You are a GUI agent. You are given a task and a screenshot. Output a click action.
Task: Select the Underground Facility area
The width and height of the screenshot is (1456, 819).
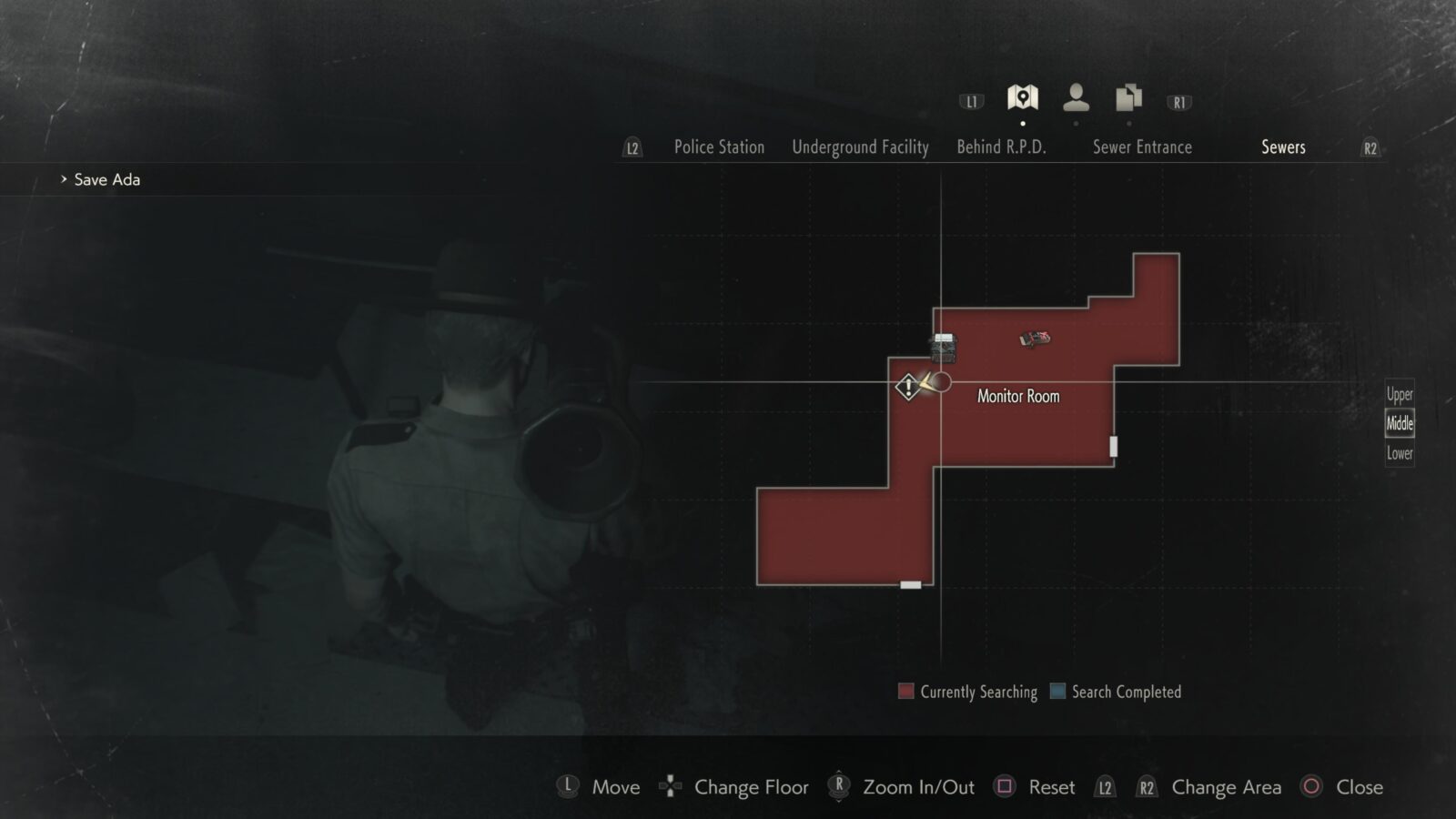click(860, 147)
